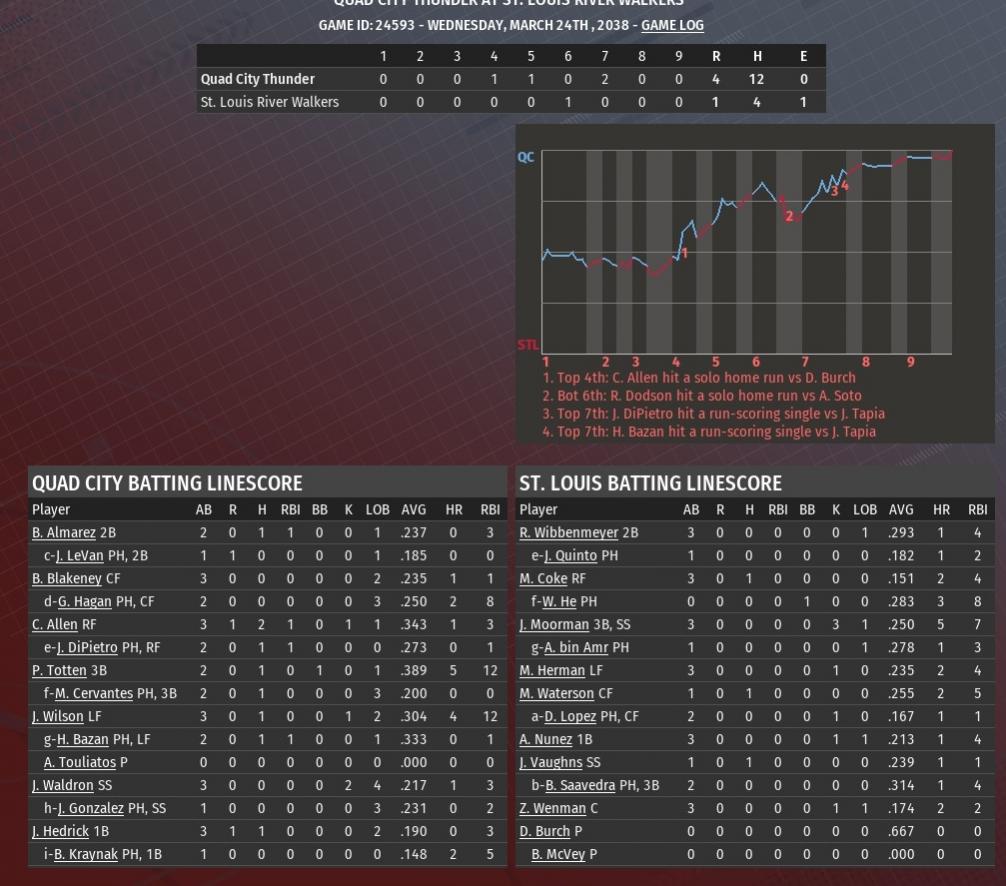This screenshot has height=886, width=1006.
Task: Open C. Allen player link
Action: (x=55, y=625)
